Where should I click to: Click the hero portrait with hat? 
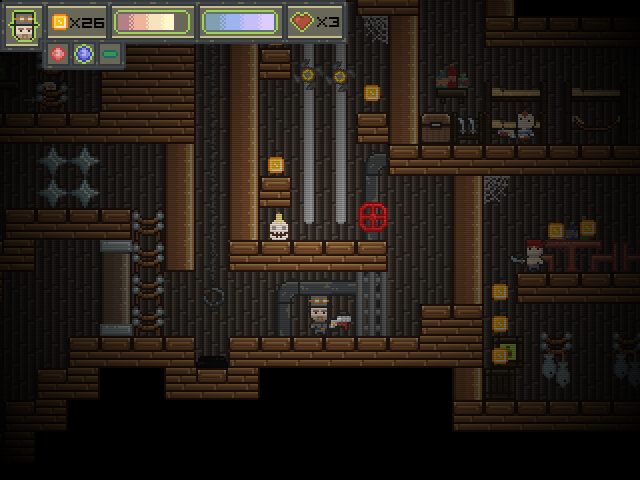(x=24, y=26)
